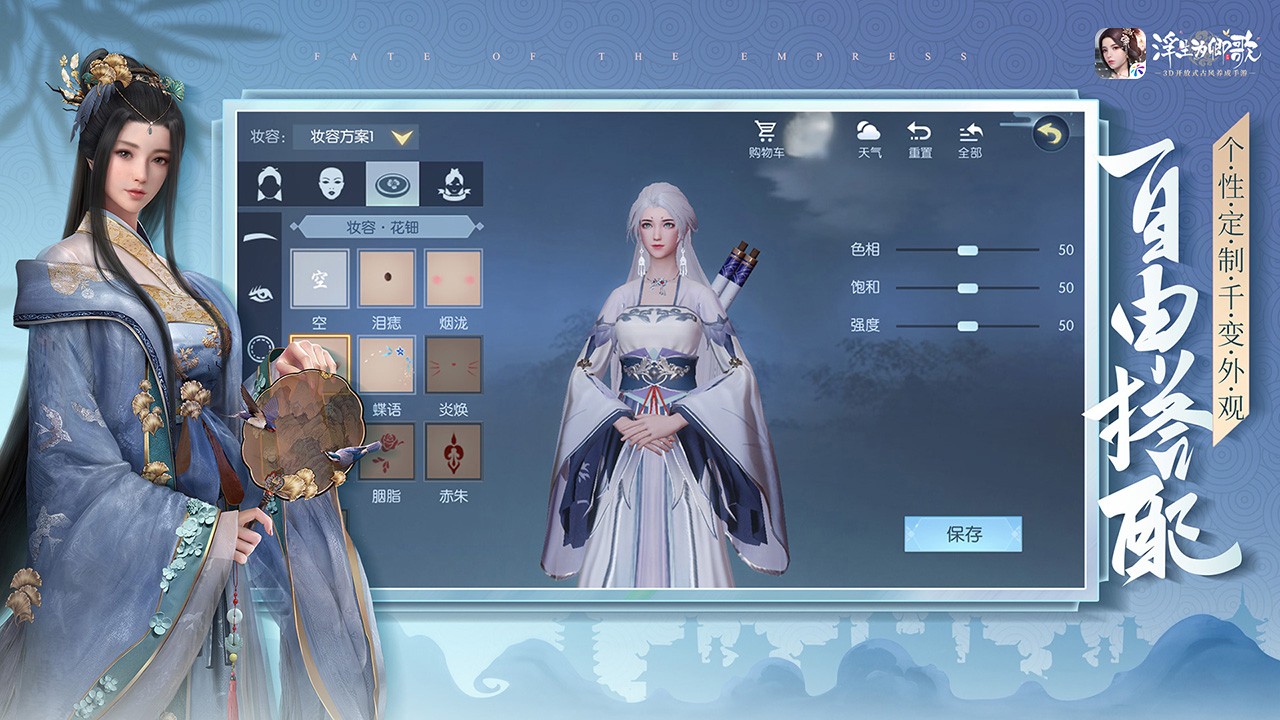Screen dimensions: 1280x720
Task: Open the 妆容方案1 makeup preset dropdown
Action: (x=355, y=137)
